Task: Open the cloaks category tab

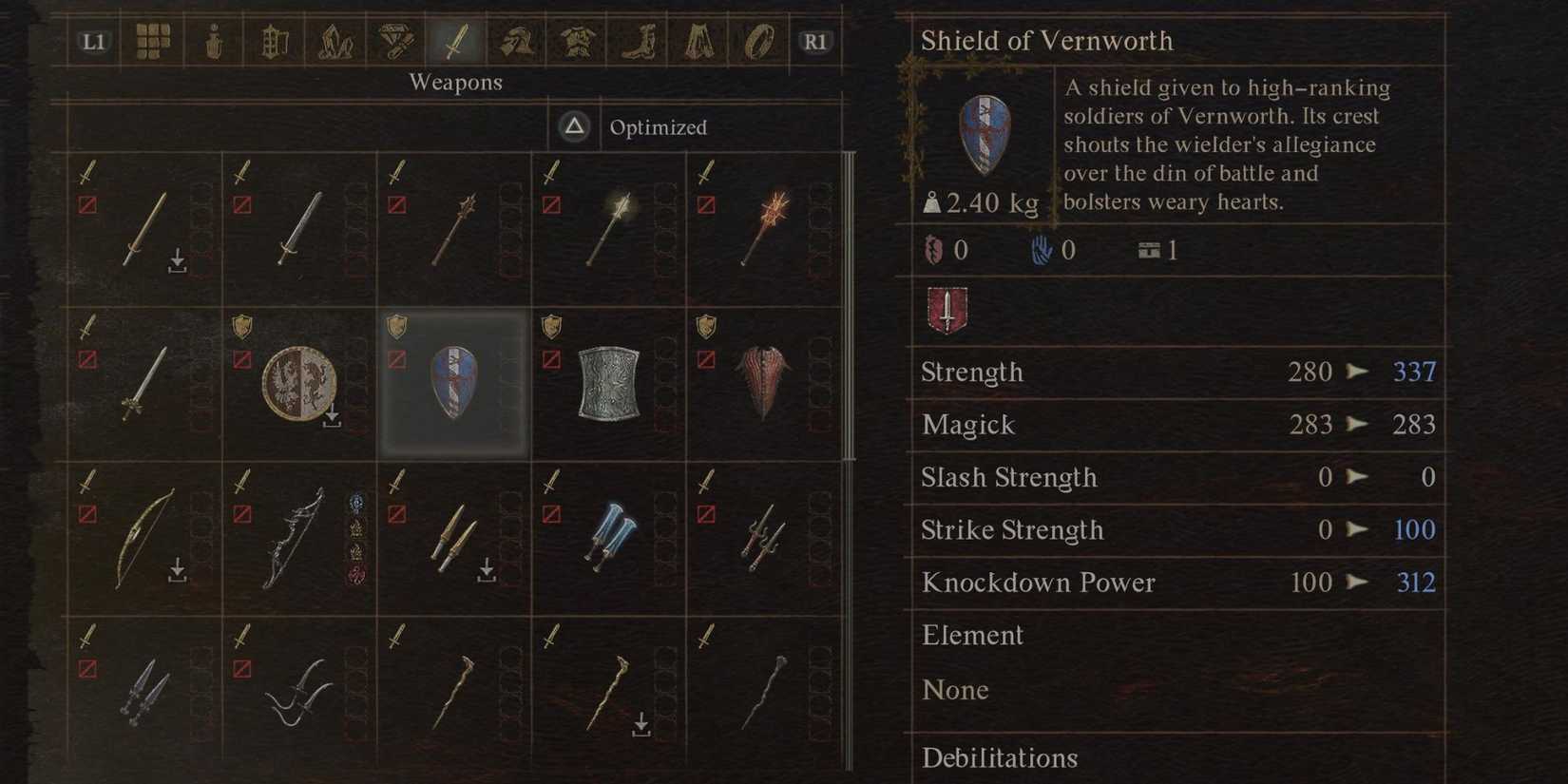Action: (x=698, y=40)
